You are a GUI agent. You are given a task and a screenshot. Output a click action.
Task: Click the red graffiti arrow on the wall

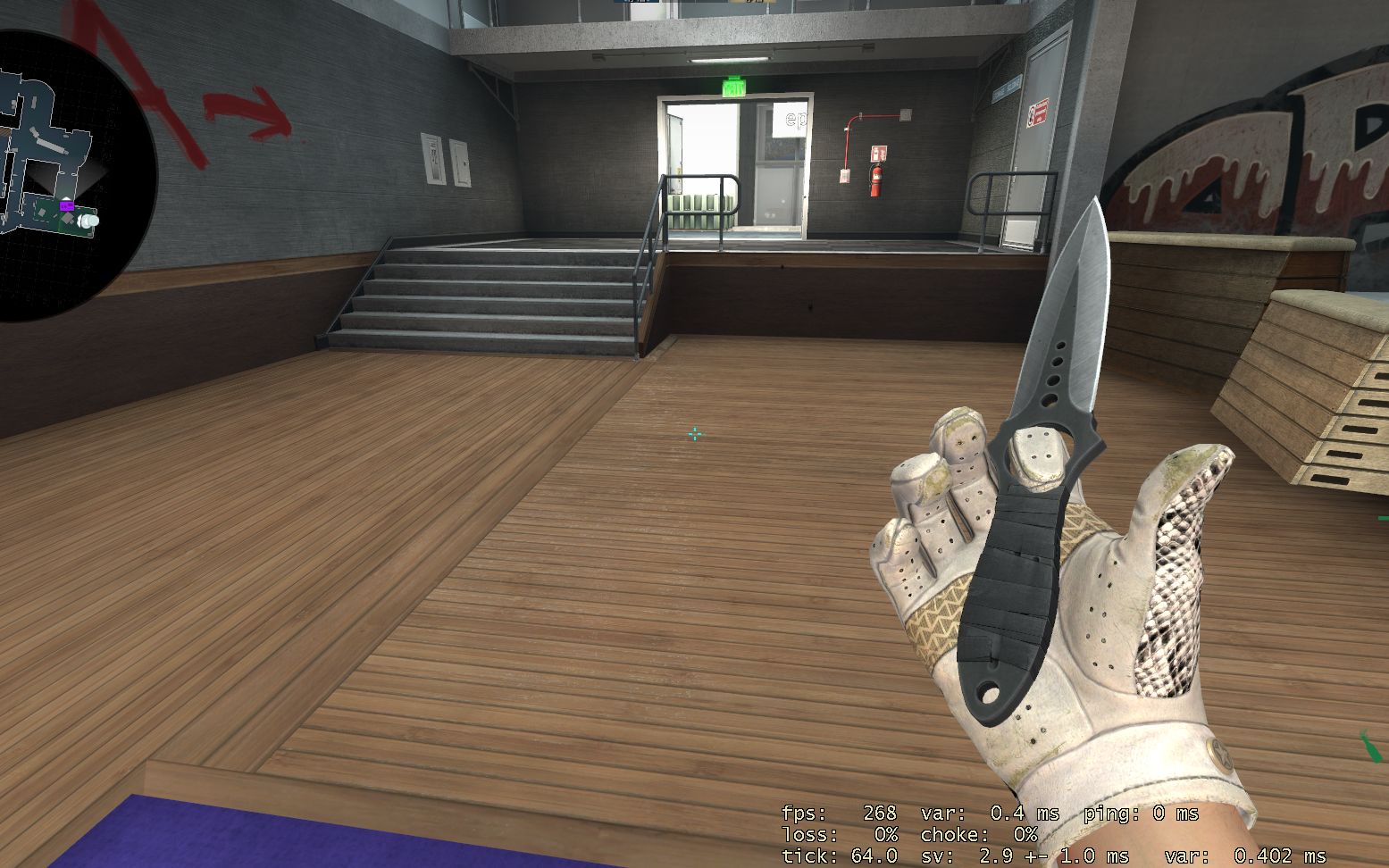(247, 108)
